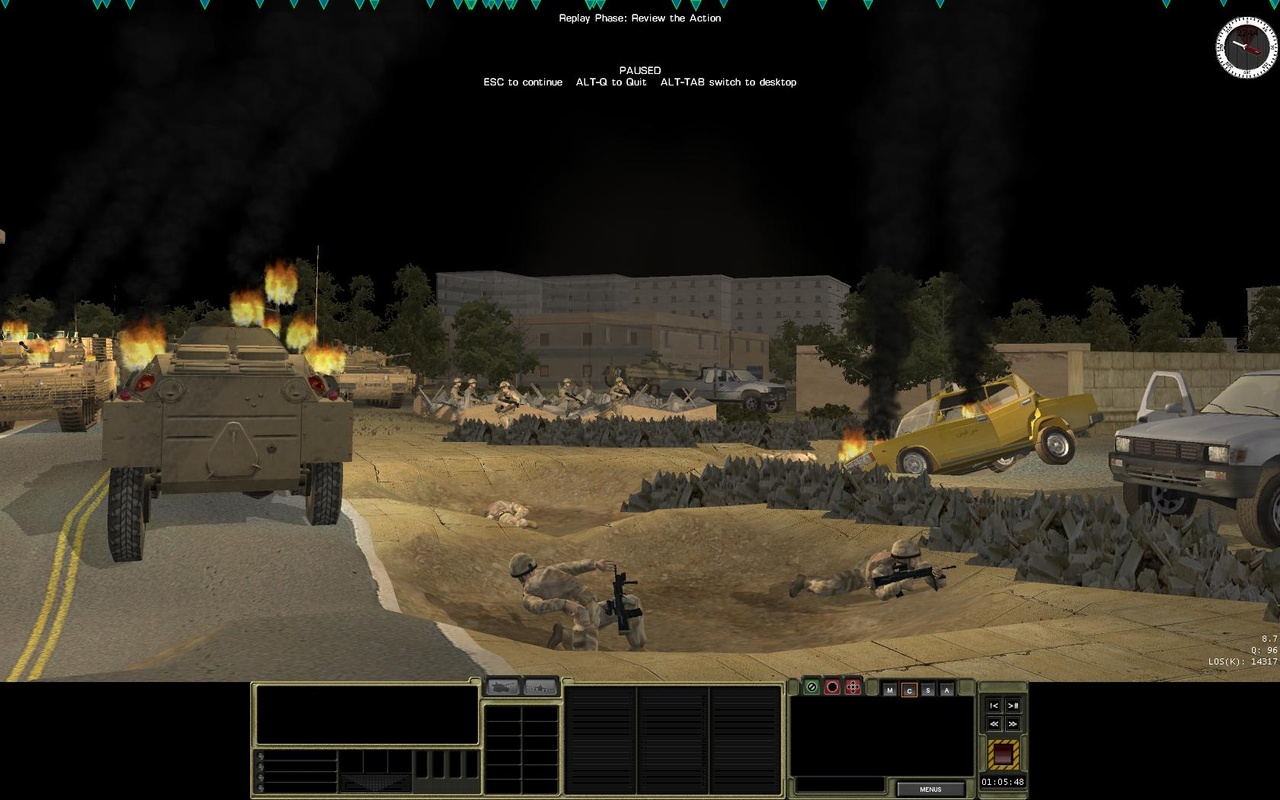
Task: Click the 01:05:48 mission timer display
Action: tap(1003, 781)
